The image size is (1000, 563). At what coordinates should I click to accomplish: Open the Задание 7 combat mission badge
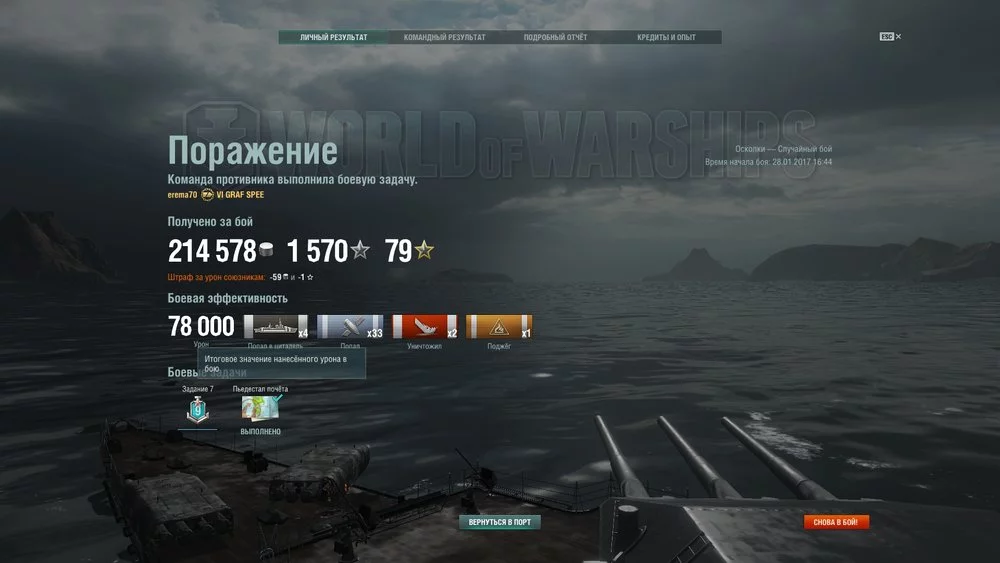pyautogui.click(x=197, y=409)
